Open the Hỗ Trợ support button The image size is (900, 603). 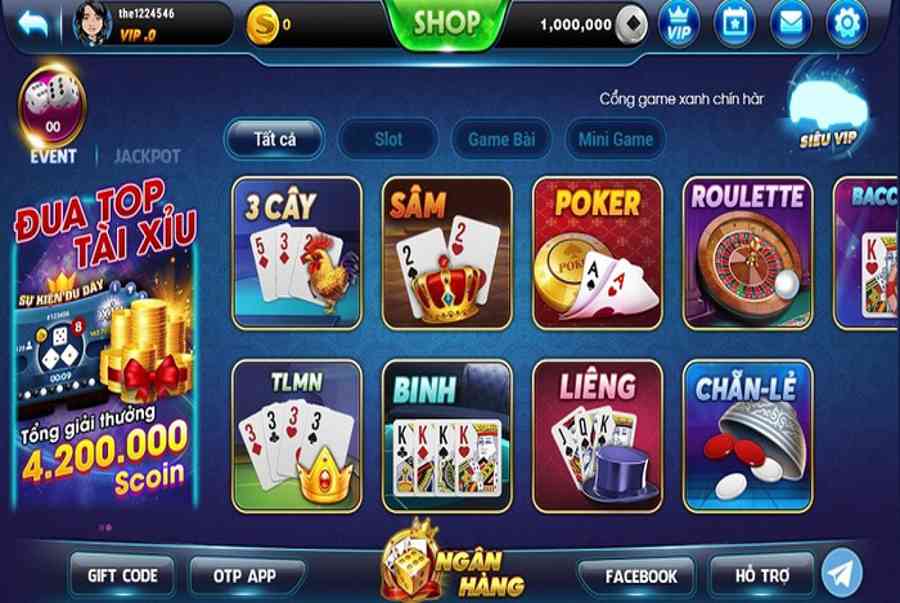[761, 576]
